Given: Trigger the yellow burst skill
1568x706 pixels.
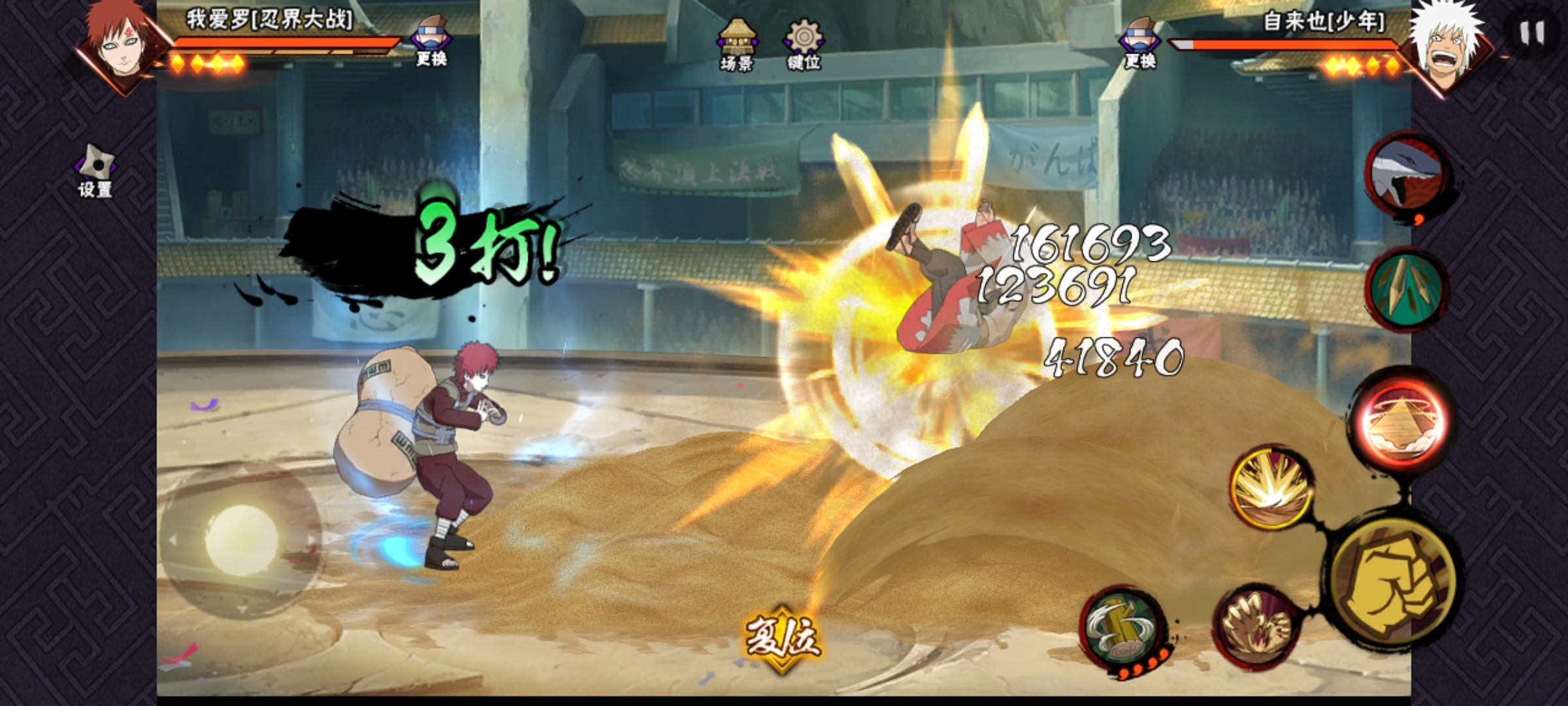Looking at the screenshot, I should 1271,488.
